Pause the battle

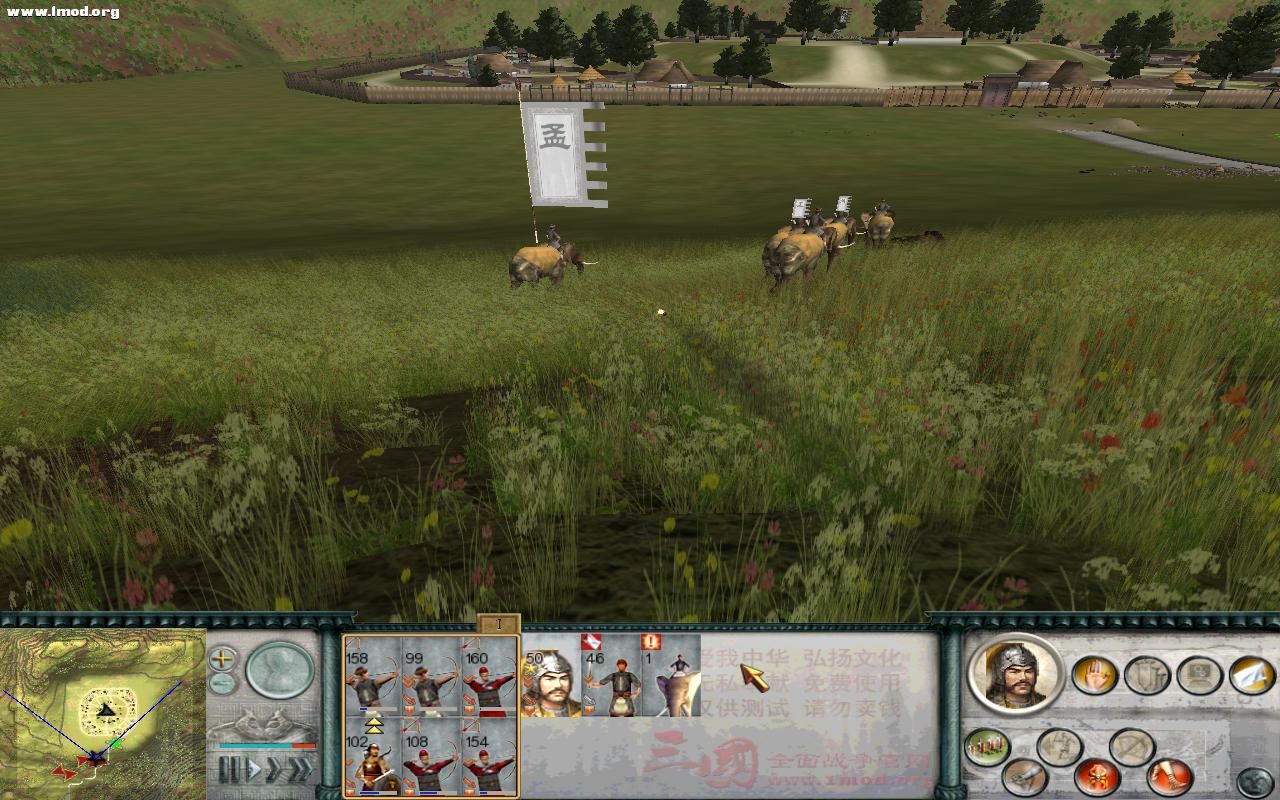tap(230, 770)
